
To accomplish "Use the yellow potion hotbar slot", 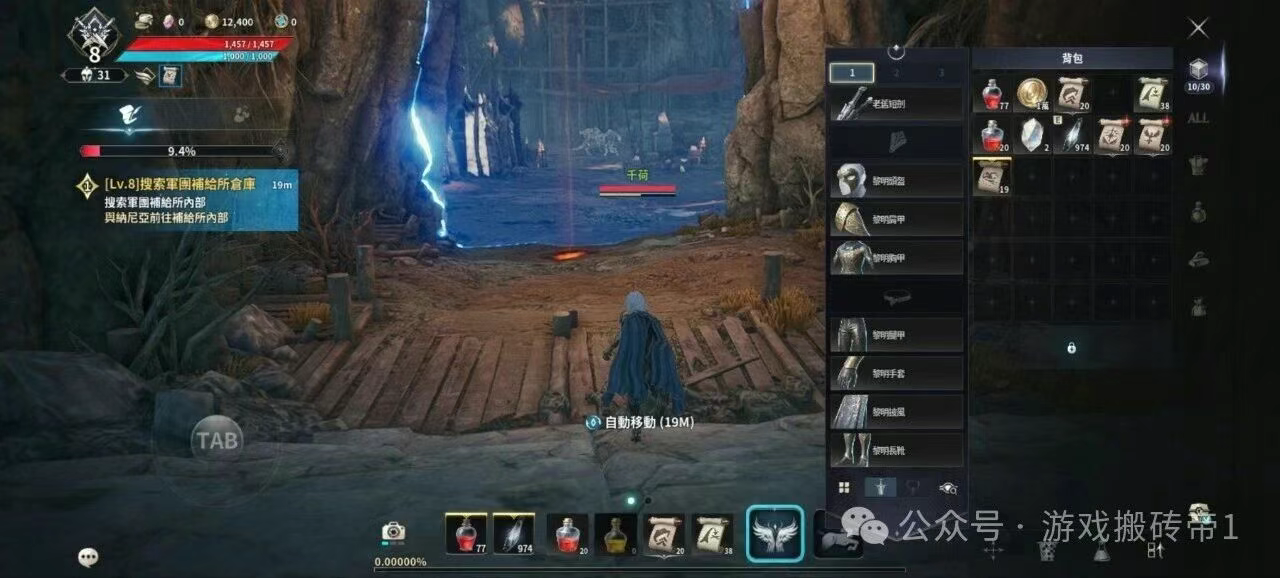I will click(x=614, y=535).
